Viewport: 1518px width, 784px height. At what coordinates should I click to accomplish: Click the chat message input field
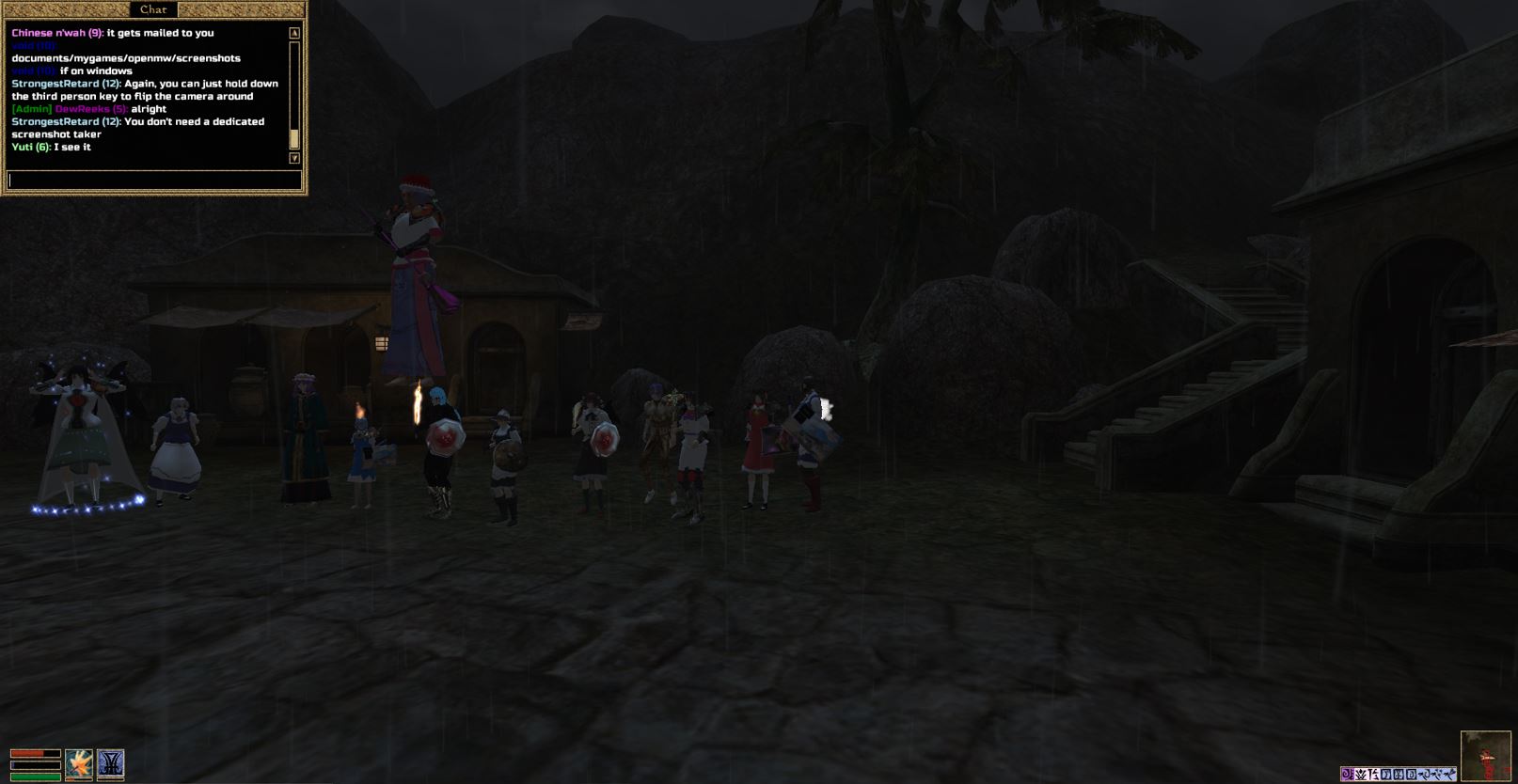point(154,180)
